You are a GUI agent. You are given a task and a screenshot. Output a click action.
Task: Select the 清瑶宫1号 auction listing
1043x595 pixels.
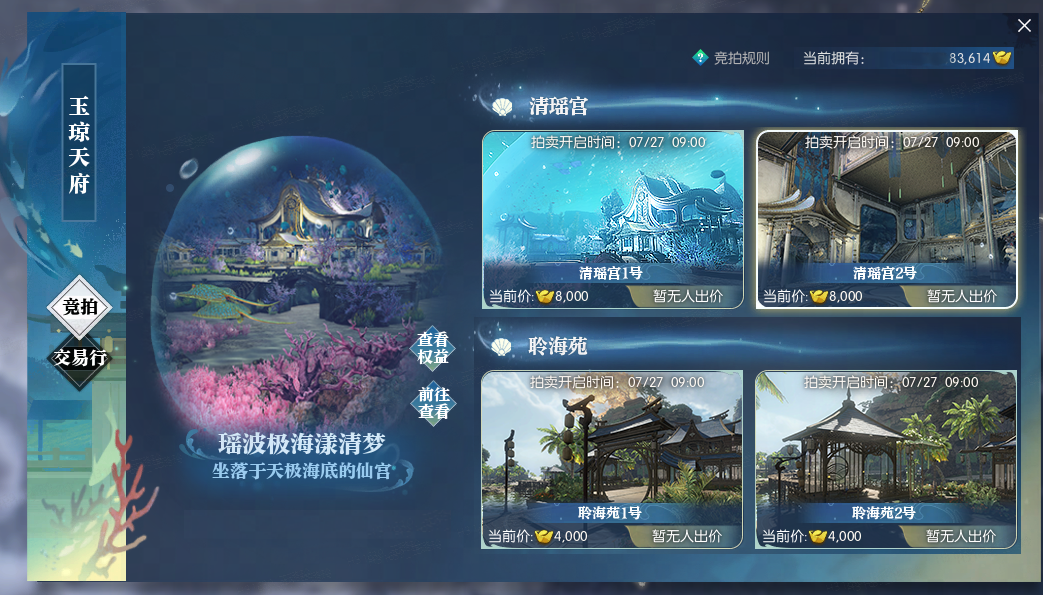click(x=613, y=219)
